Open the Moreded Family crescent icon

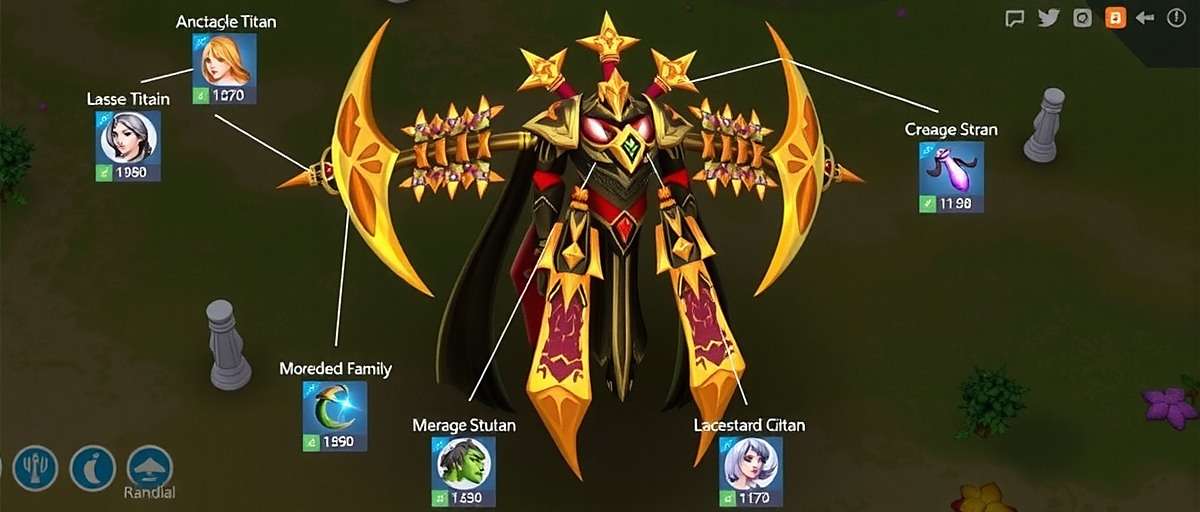[x=334, y=408]
